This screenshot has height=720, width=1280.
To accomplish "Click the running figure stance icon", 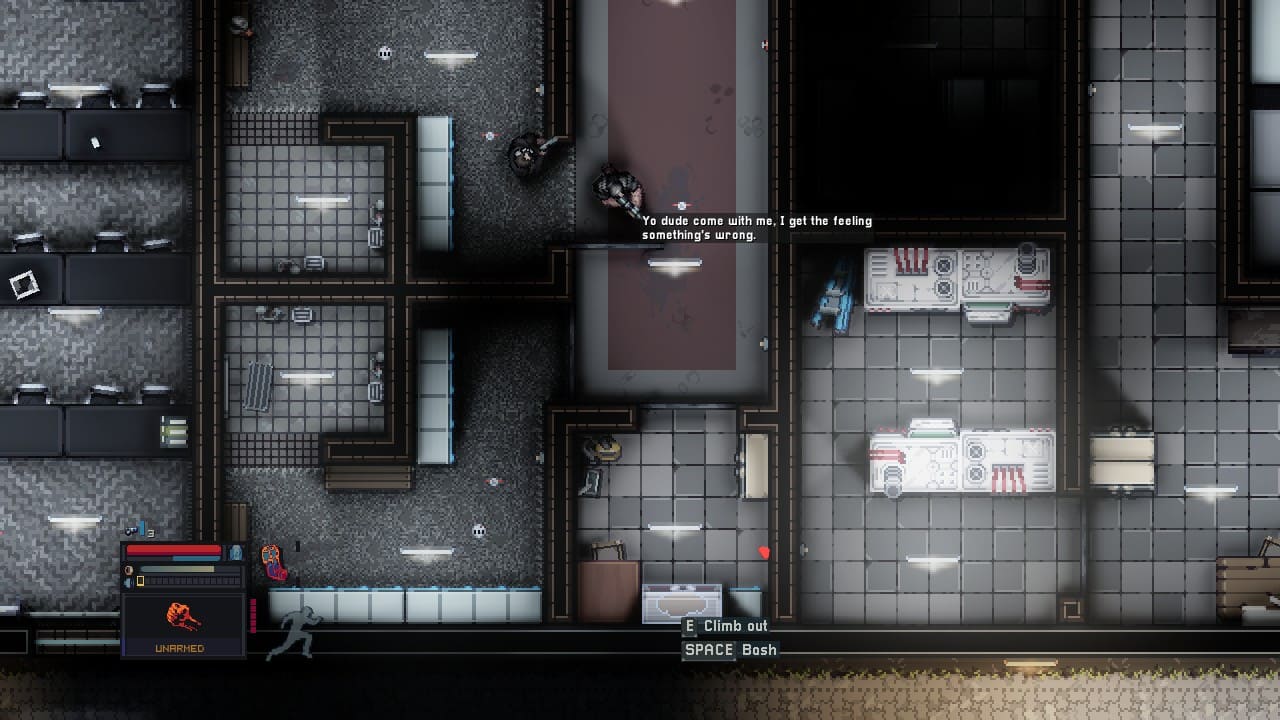I will click(294, 633).
